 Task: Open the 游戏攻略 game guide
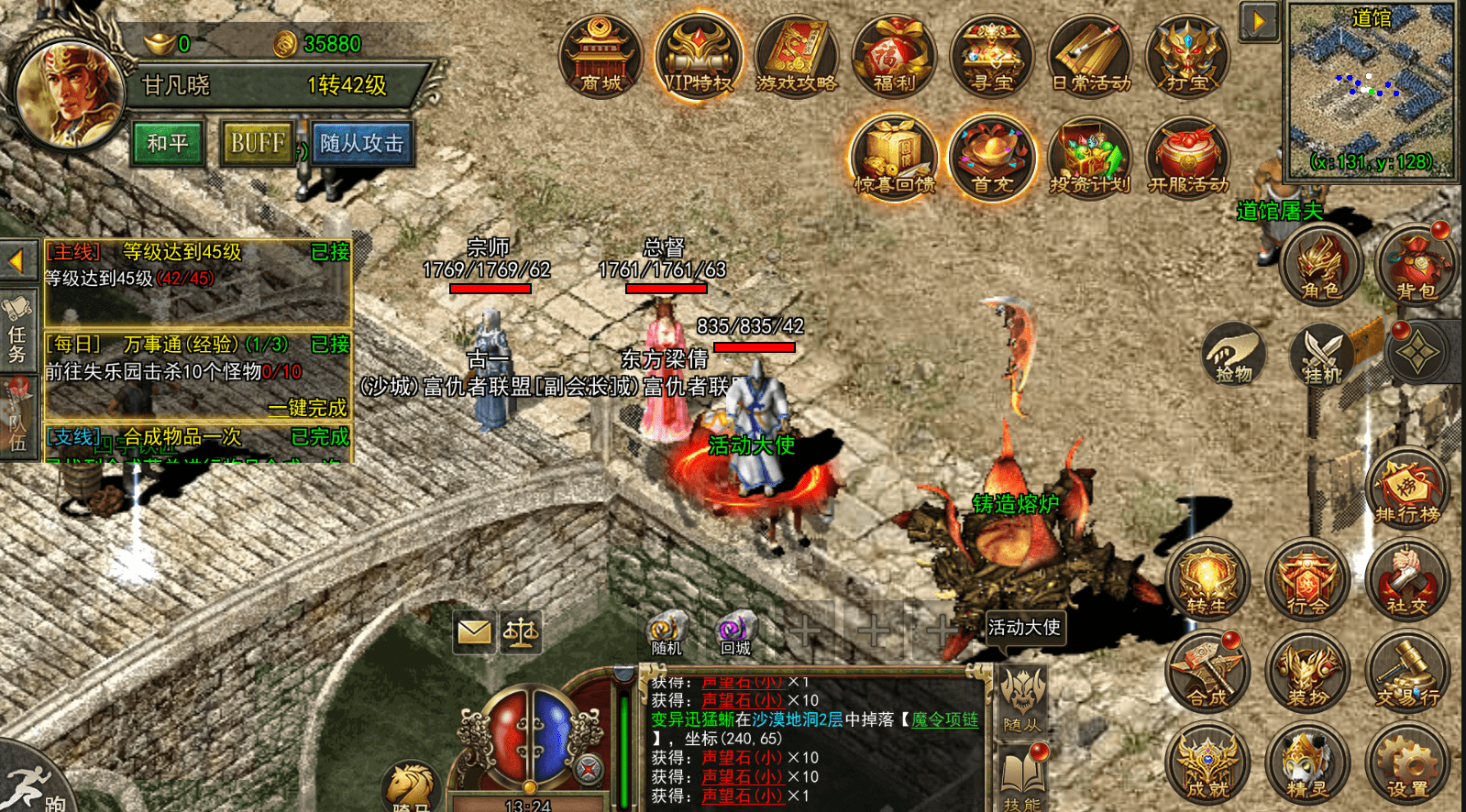point(796,55)
